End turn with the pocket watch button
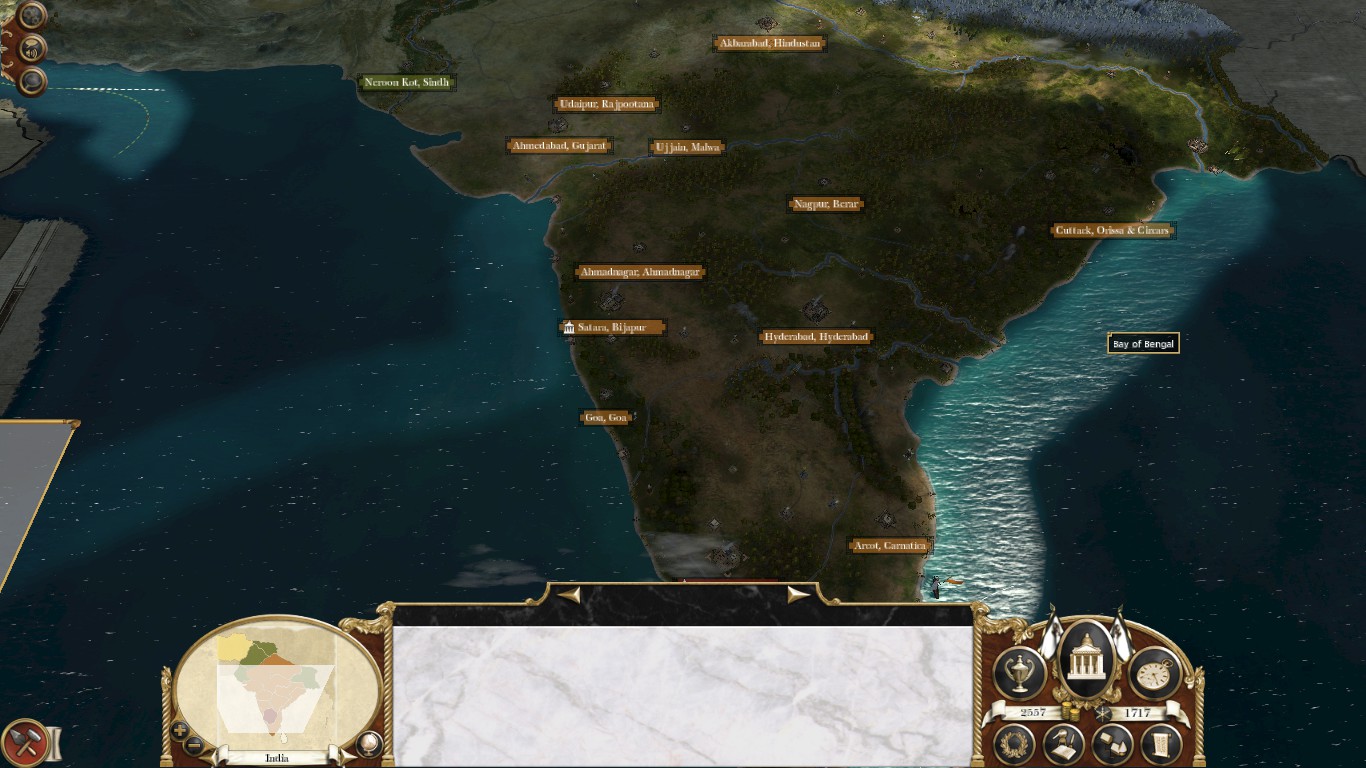Screen dimensions: 1366x768 [1155, 673]
